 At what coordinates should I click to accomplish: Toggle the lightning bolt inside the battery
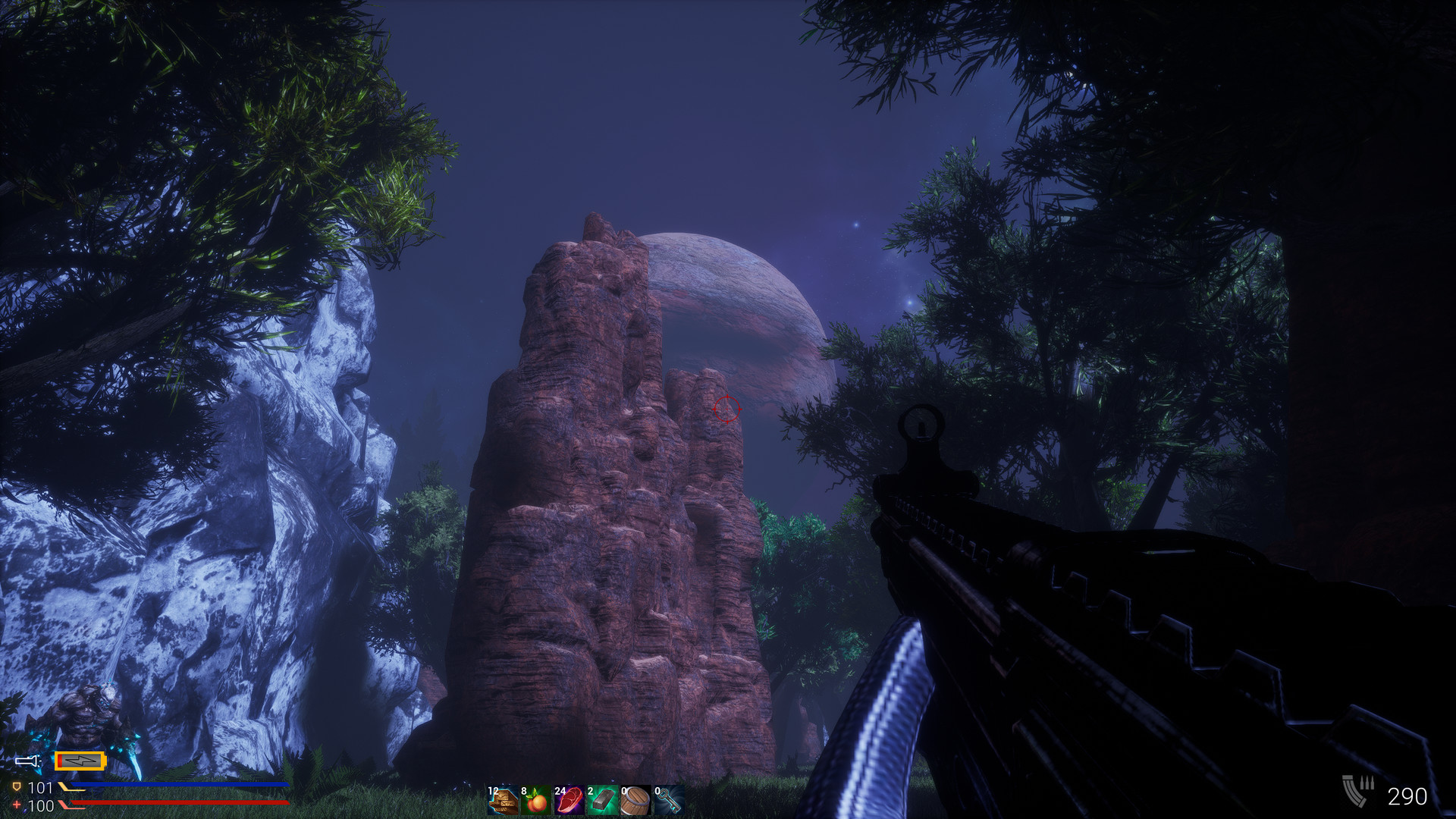pyautogui.click(x=80, y=761)
